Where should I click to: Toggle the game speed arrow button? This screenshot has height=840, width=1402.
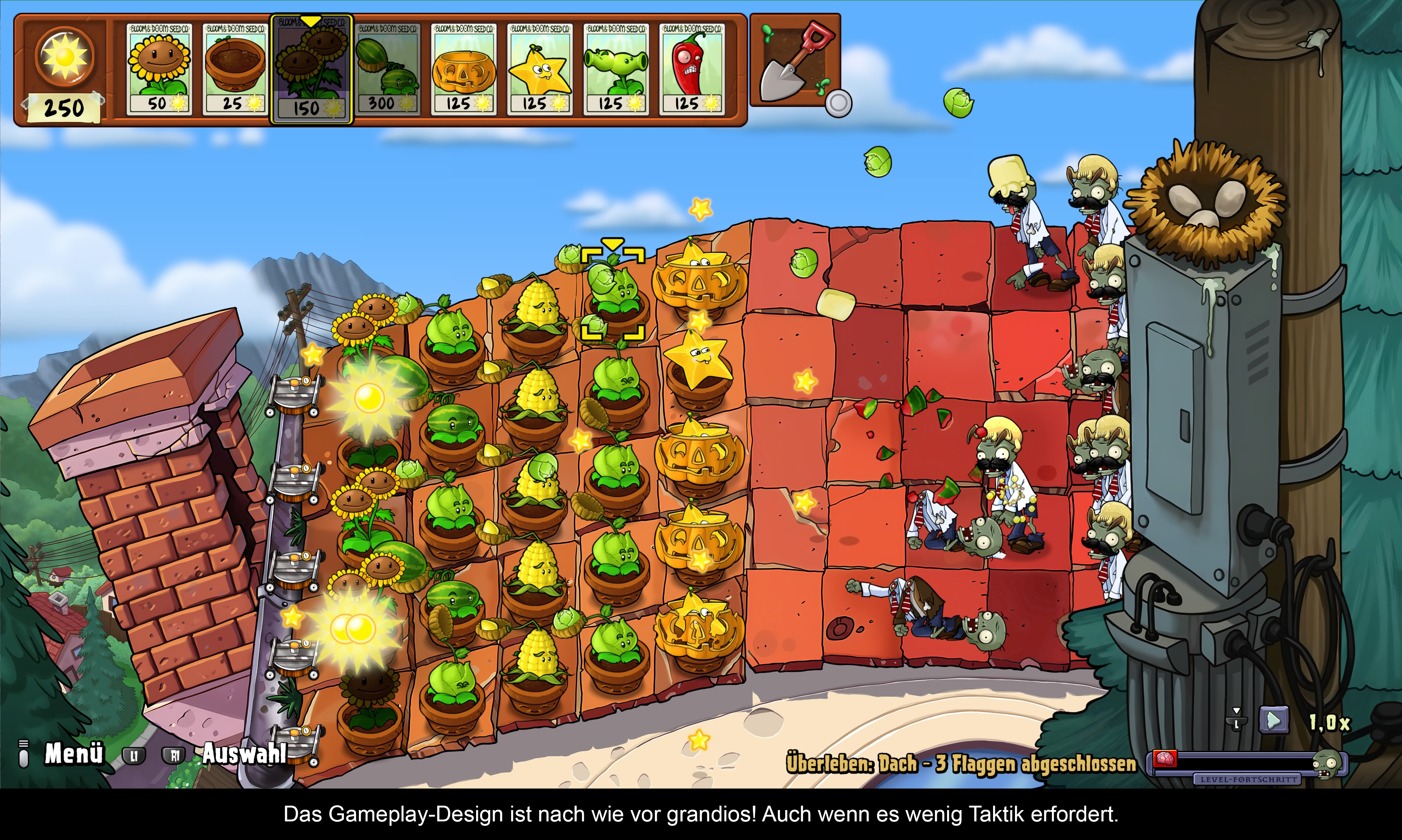(1273, 721)
